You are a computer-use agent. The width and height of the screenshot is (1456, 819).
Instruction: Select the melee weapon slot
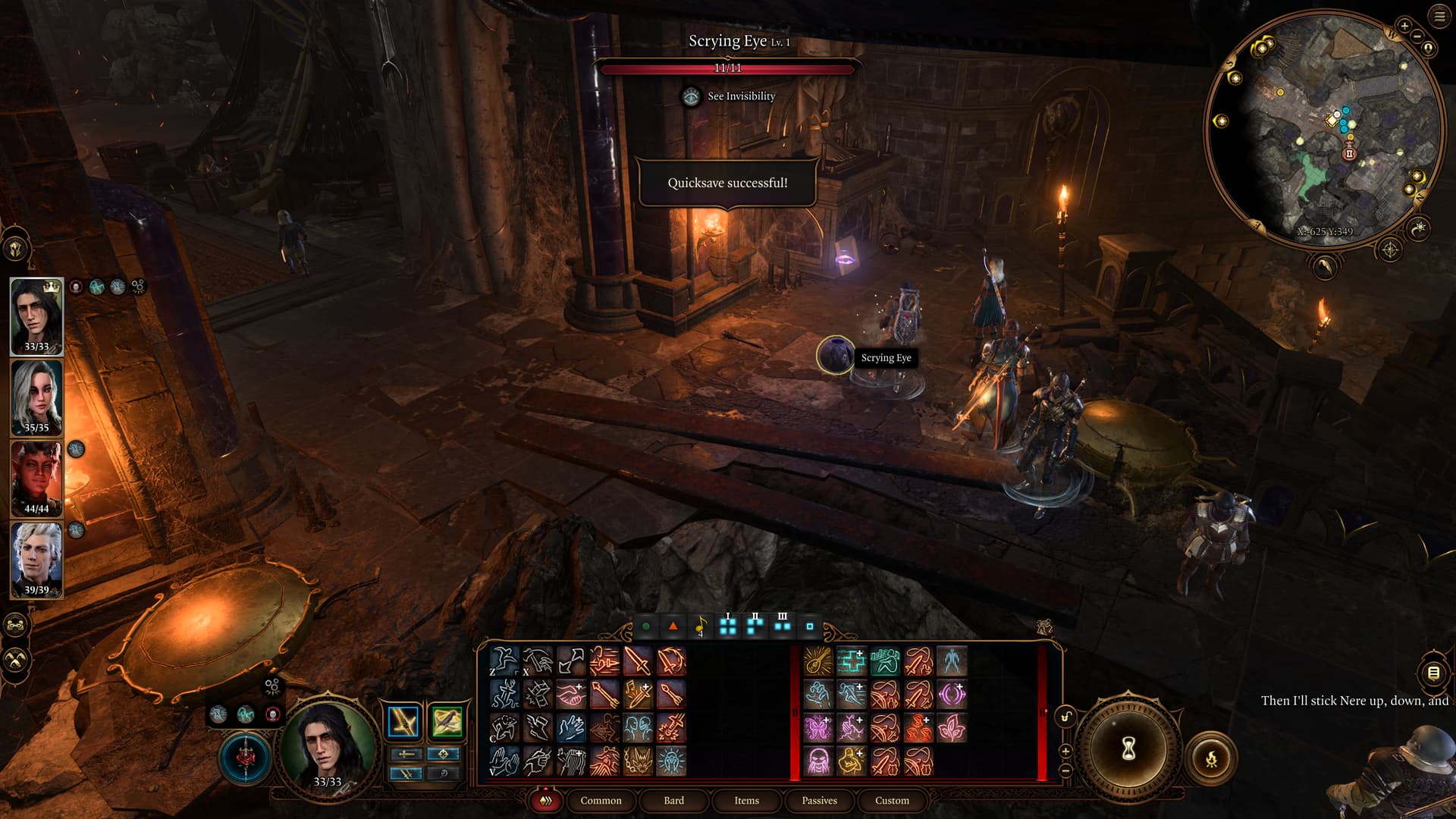pyautogui.click(x=403, y=721)
